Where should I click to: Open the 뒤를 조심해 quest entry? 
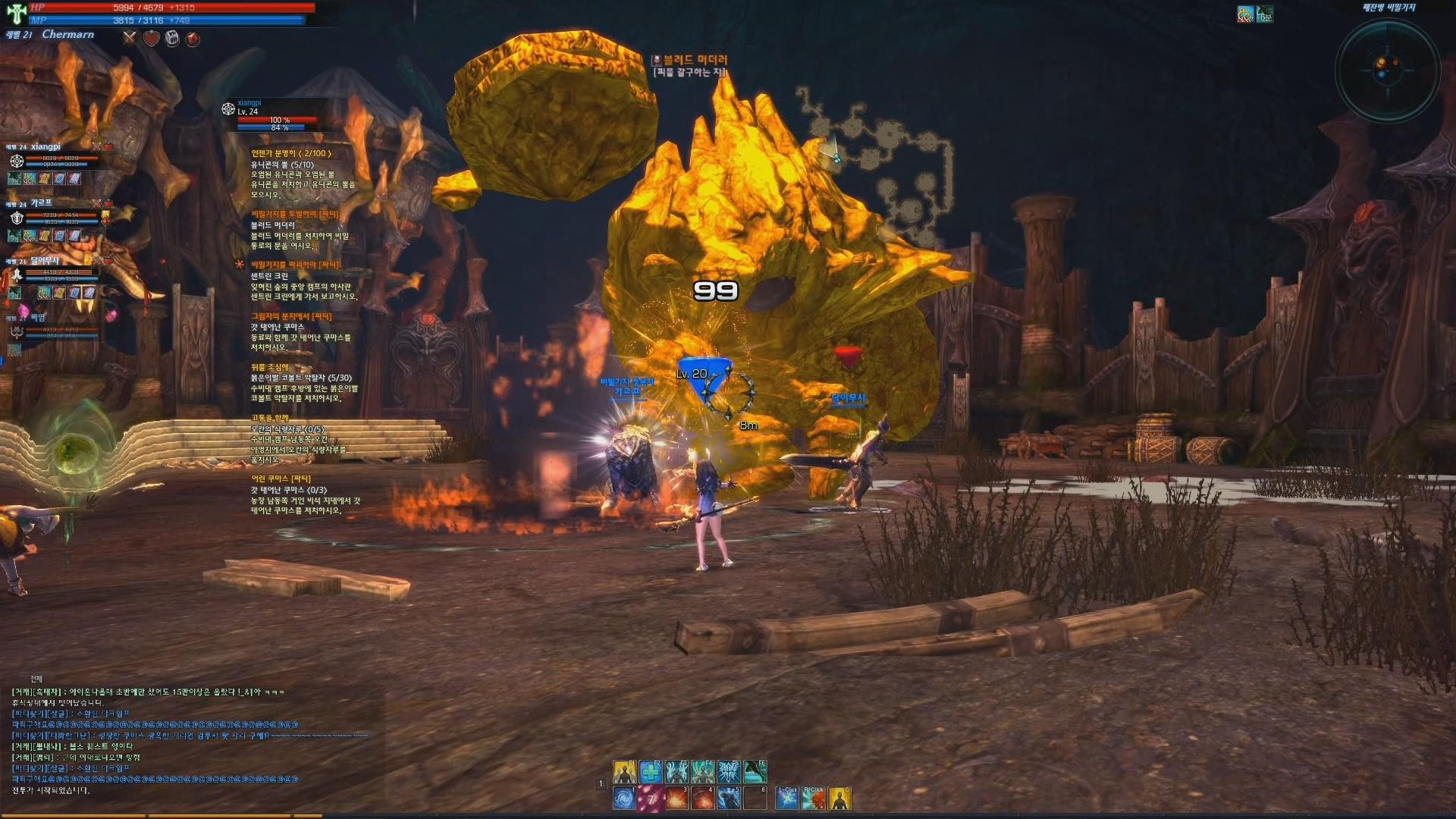tap(270, 367)
